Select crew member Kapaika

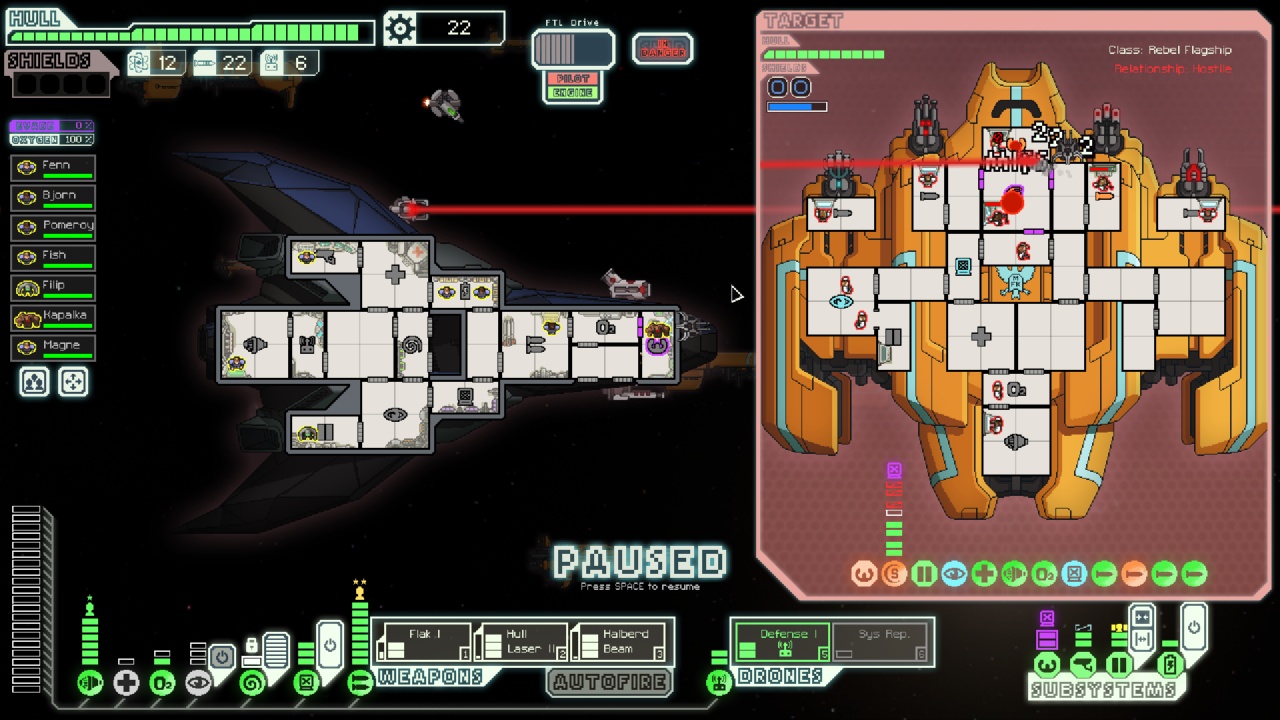pyautogui.click(x=53, y=317)
